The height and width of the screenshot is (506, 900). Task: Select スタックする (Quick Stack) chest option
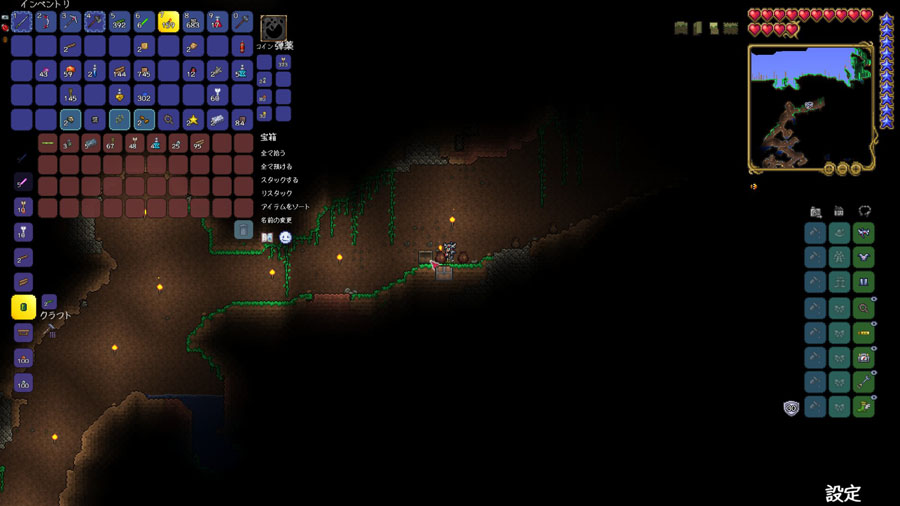coord(278,179)
